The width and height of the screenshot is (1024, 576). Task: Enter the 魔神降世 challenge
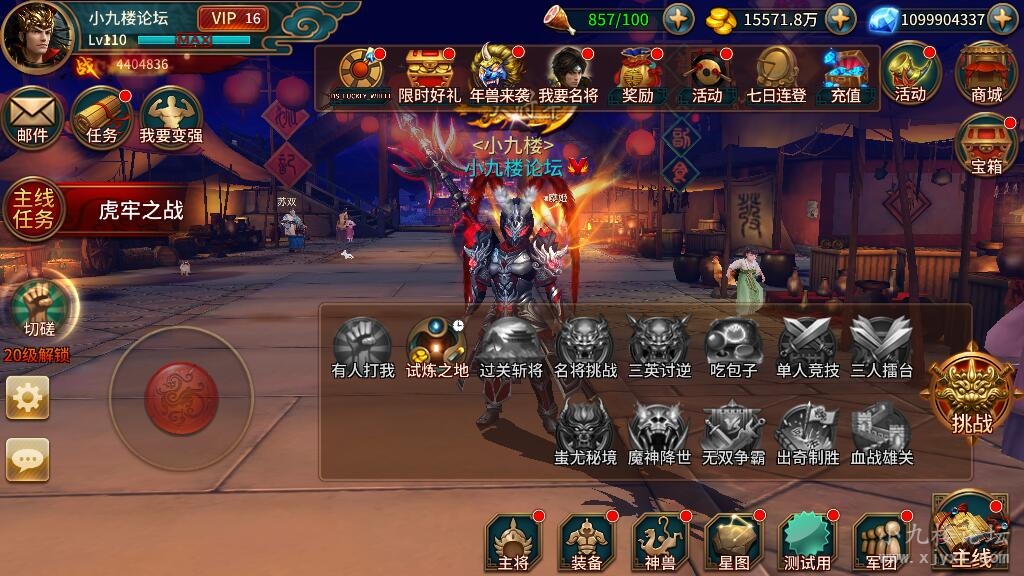point(659,435)
